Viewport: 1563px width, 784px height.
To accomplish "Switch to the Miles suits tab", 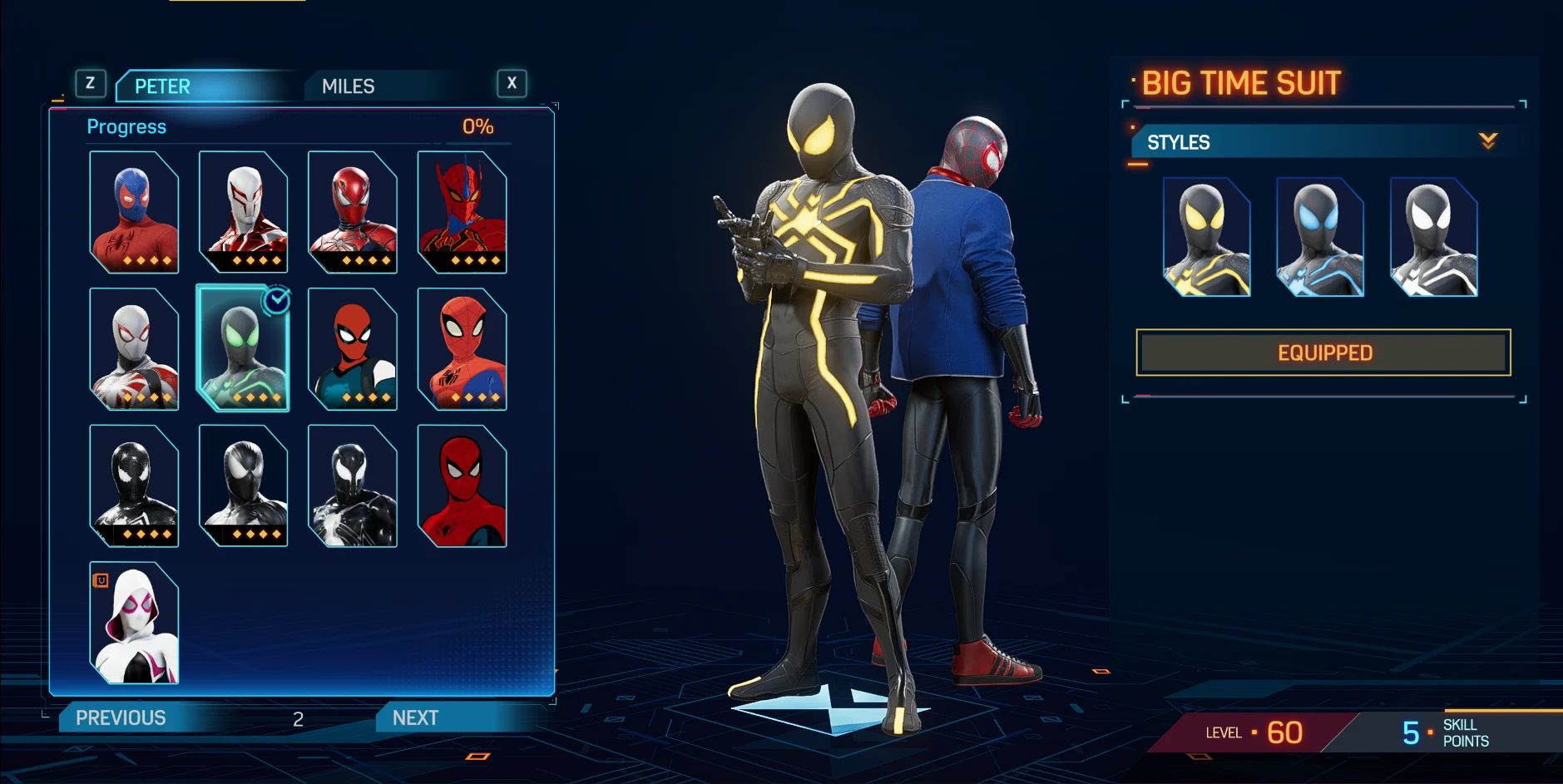I will pyautogui.click(x=348, y=86).
